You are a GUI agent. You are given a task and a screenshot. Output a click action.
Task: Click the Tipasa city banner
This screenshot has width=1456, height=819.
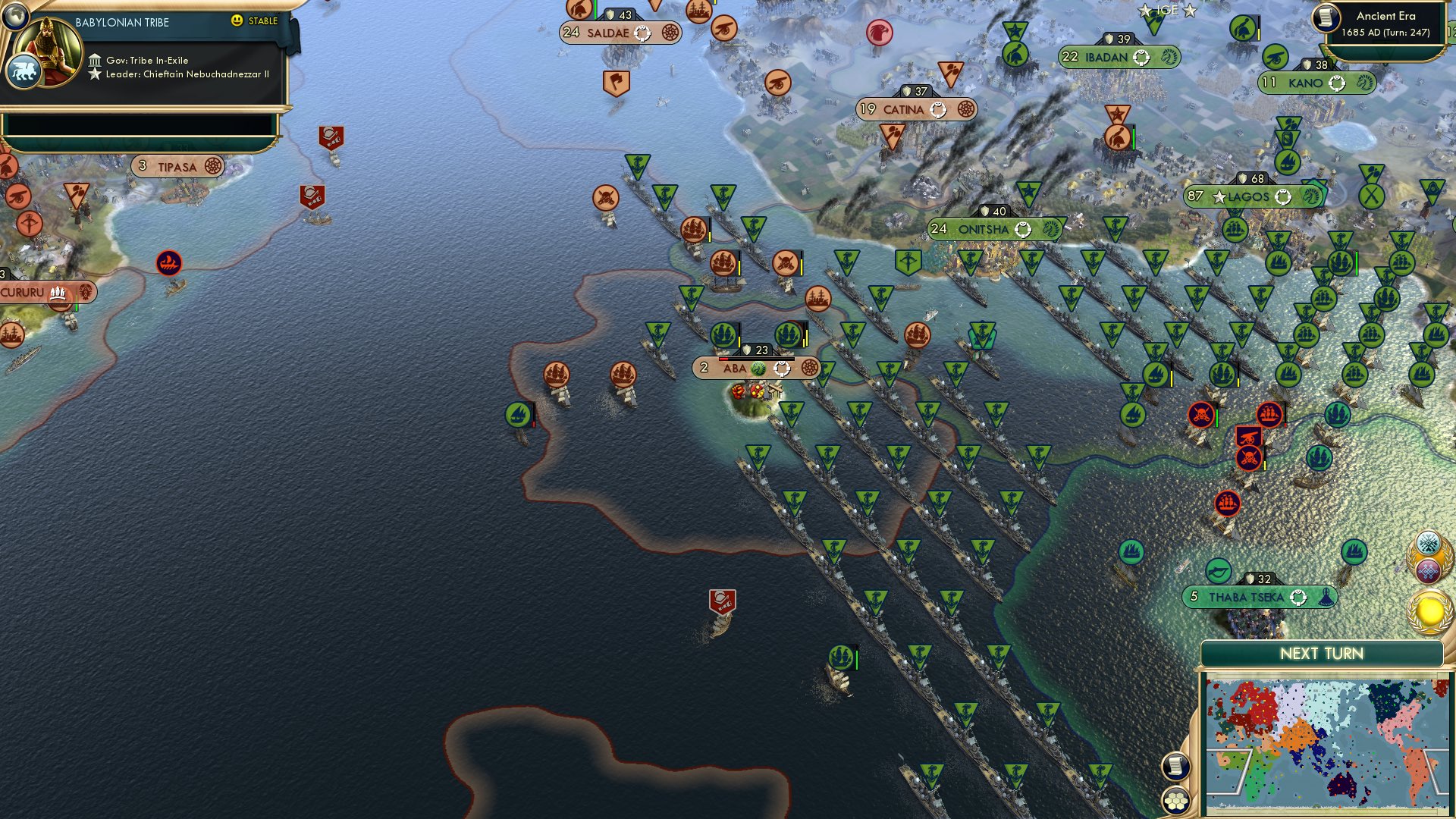point(177,166)
